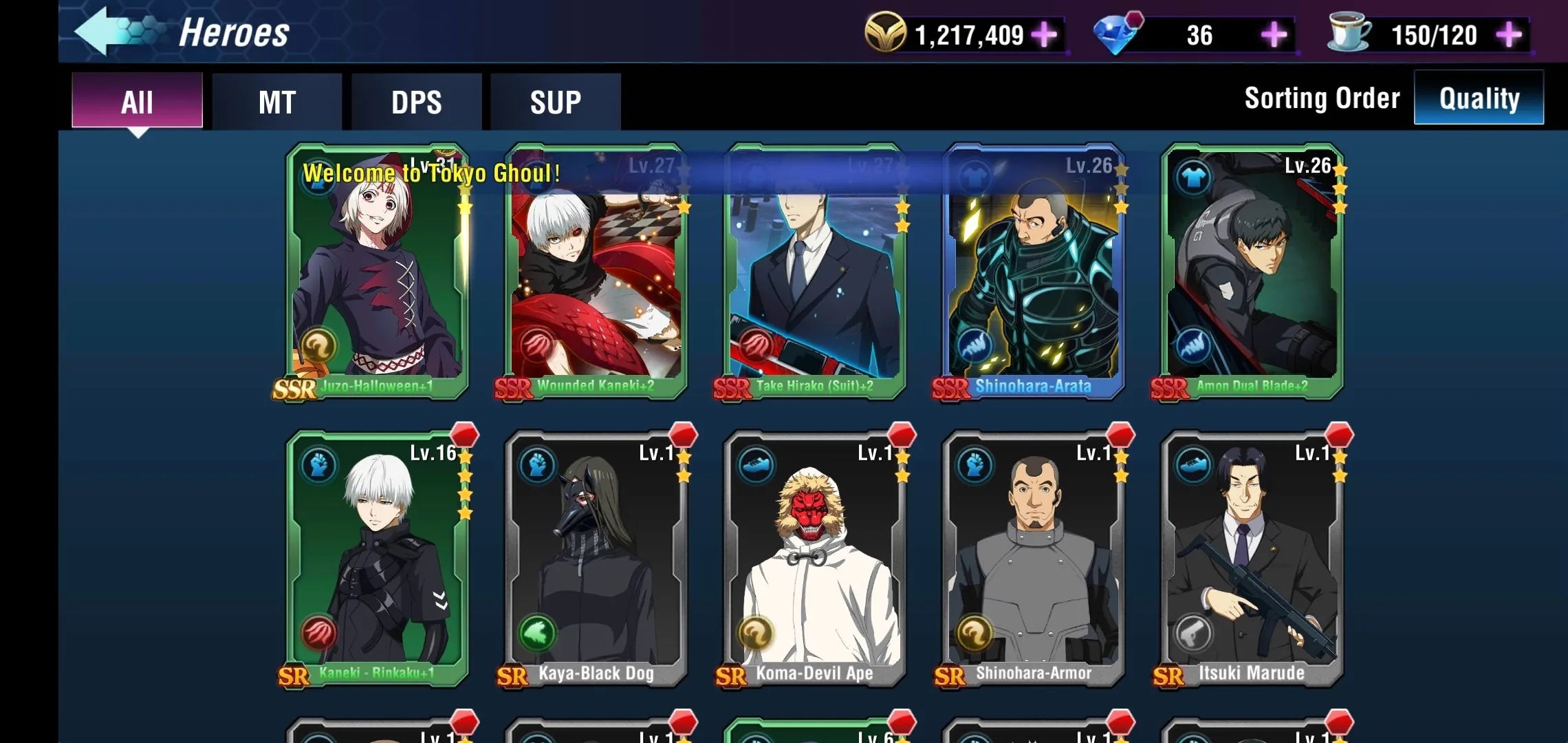This screenshot has height=743, width=1568.
Task: Choose the Take Hirako (Suit) card
Action: coord(814,275)
